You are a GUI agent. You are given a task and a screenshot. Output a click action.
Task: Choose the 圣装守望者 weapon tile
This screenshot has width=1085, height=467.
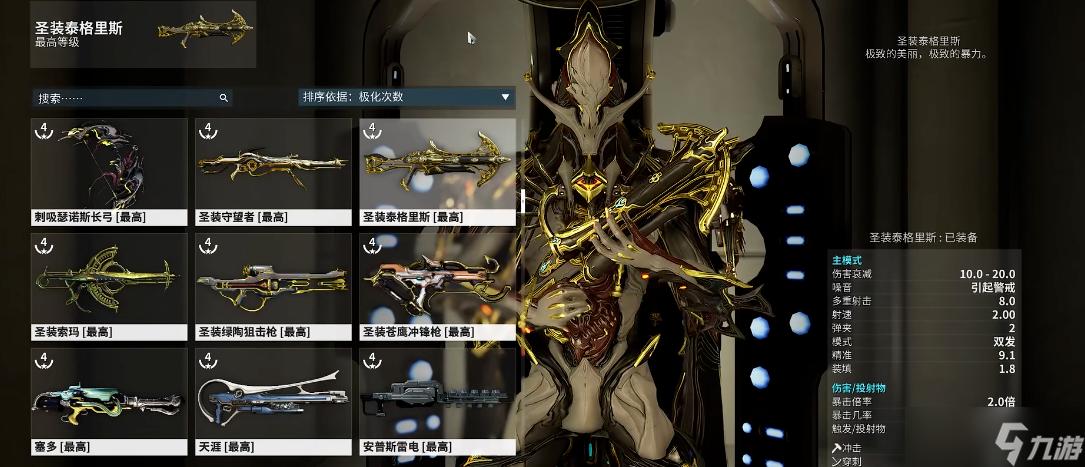273,170
